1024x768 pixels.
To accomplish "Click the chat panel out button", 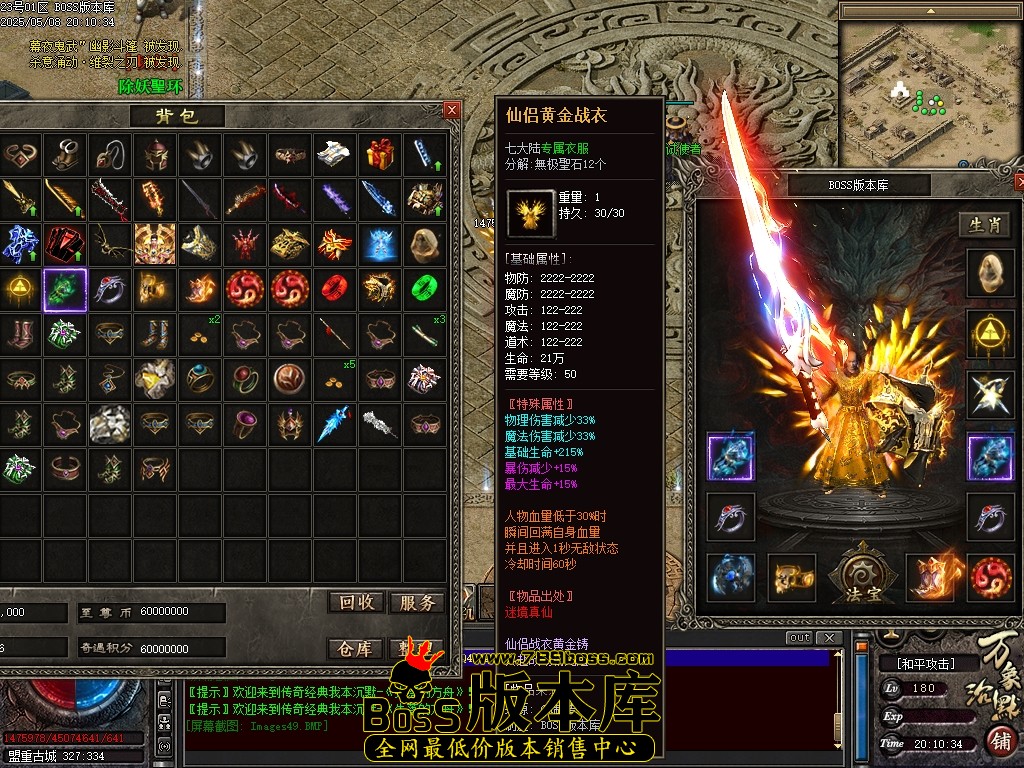I will [799, 638].
